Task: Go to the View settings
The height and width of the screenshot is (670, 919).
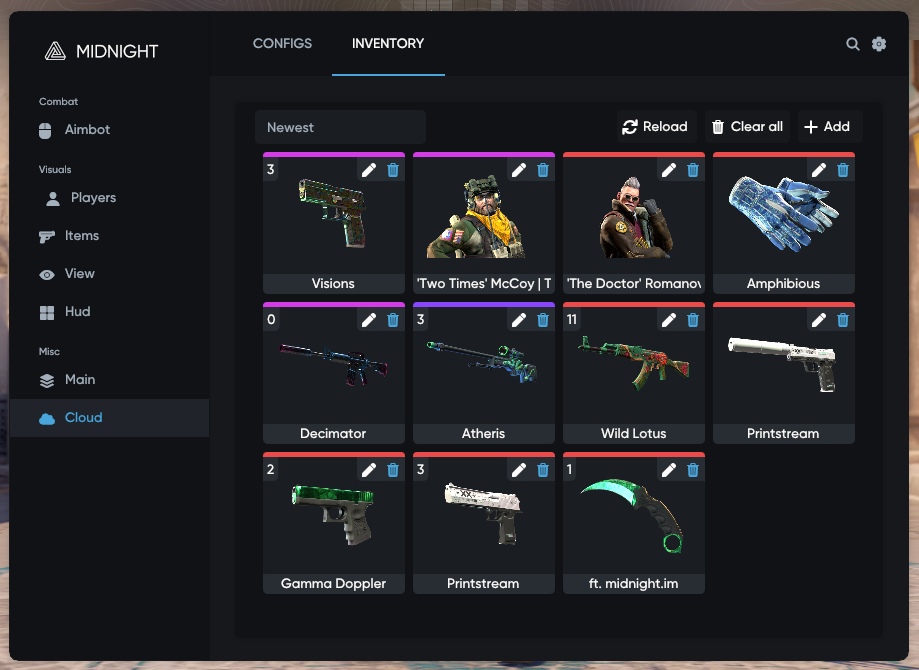Action: (x=79, y=274)
